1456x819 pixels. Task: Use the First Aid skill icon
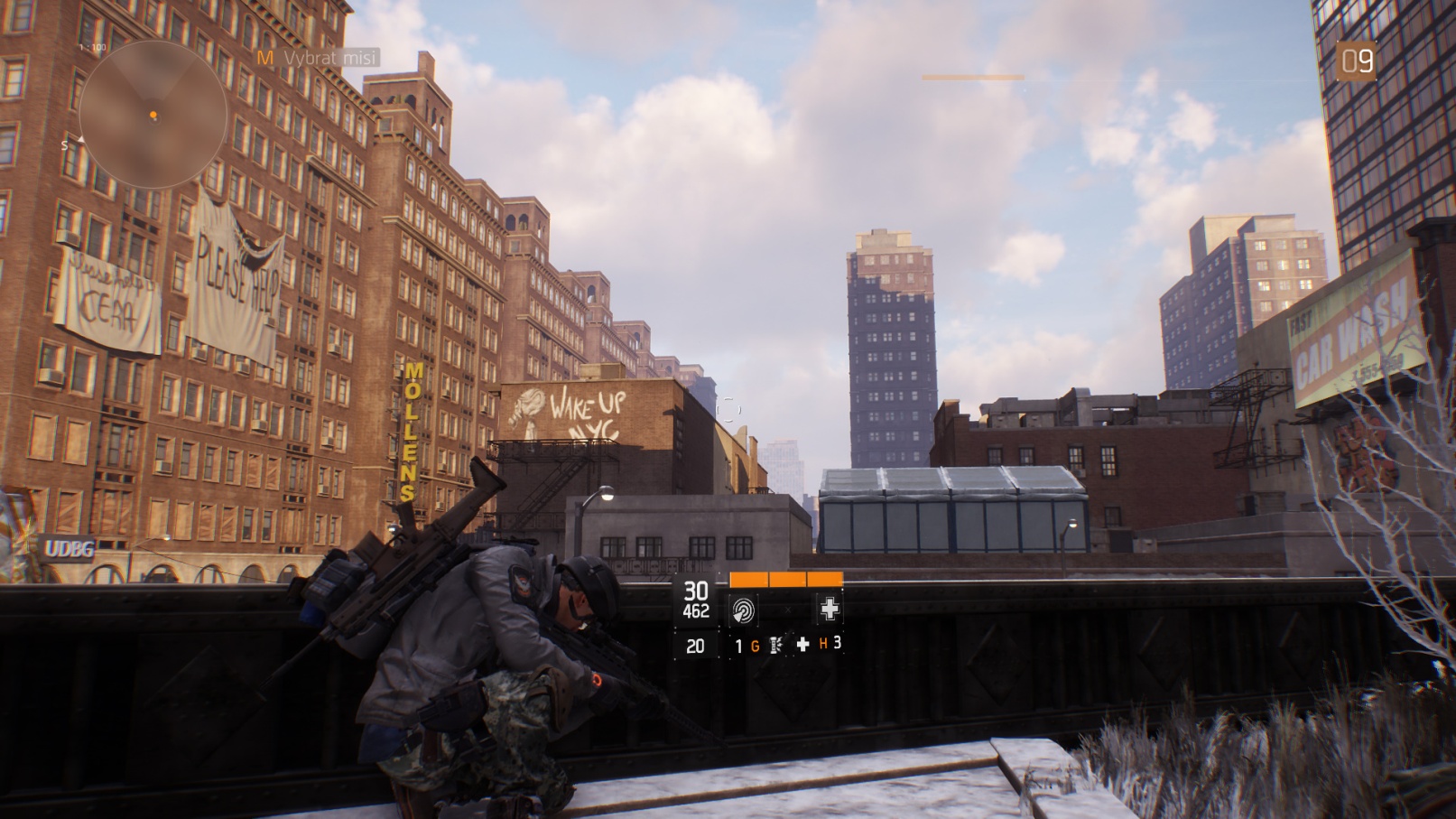click(829, 610)
